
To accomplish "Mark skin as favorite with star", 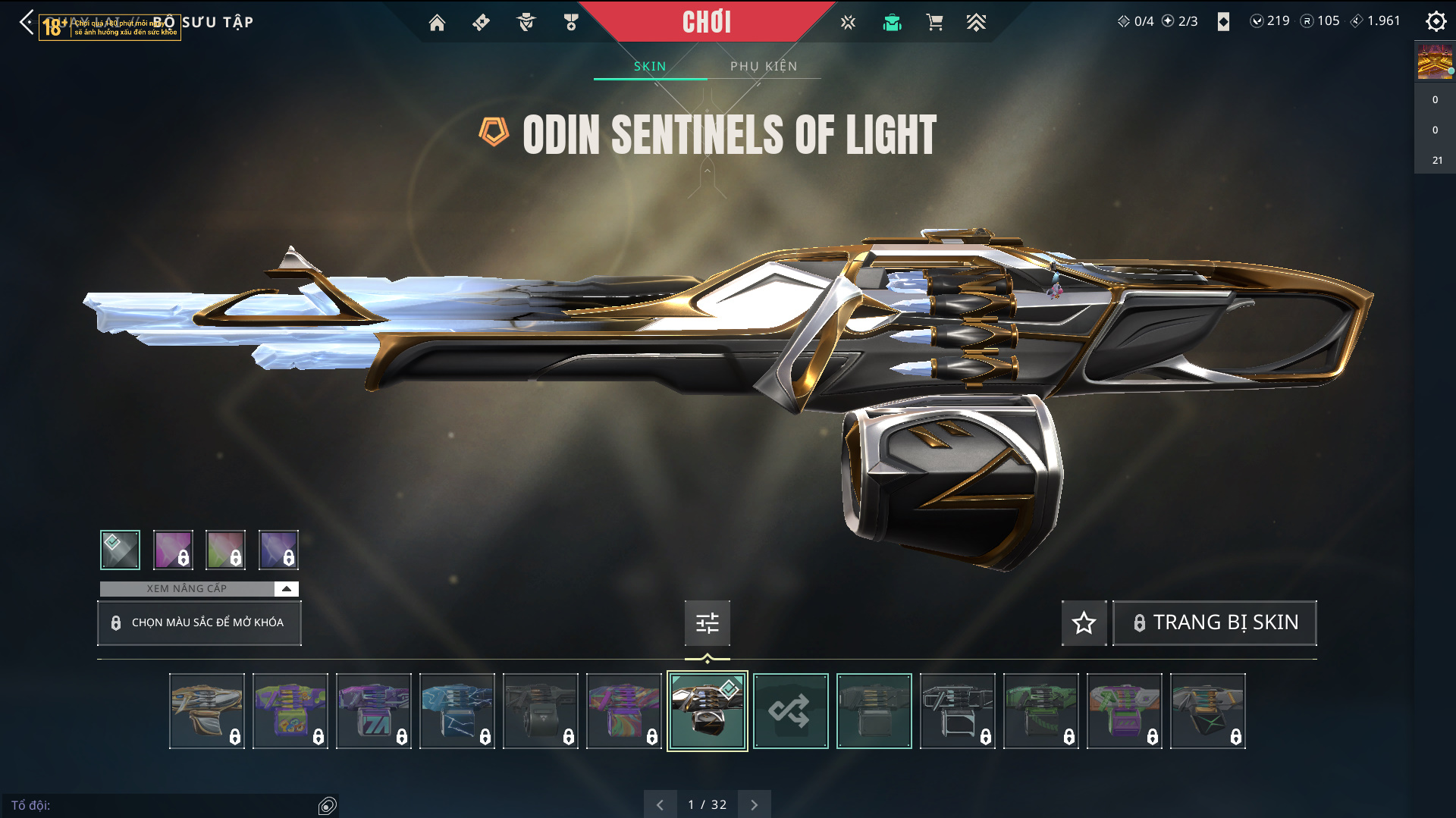I will 1084,622.
